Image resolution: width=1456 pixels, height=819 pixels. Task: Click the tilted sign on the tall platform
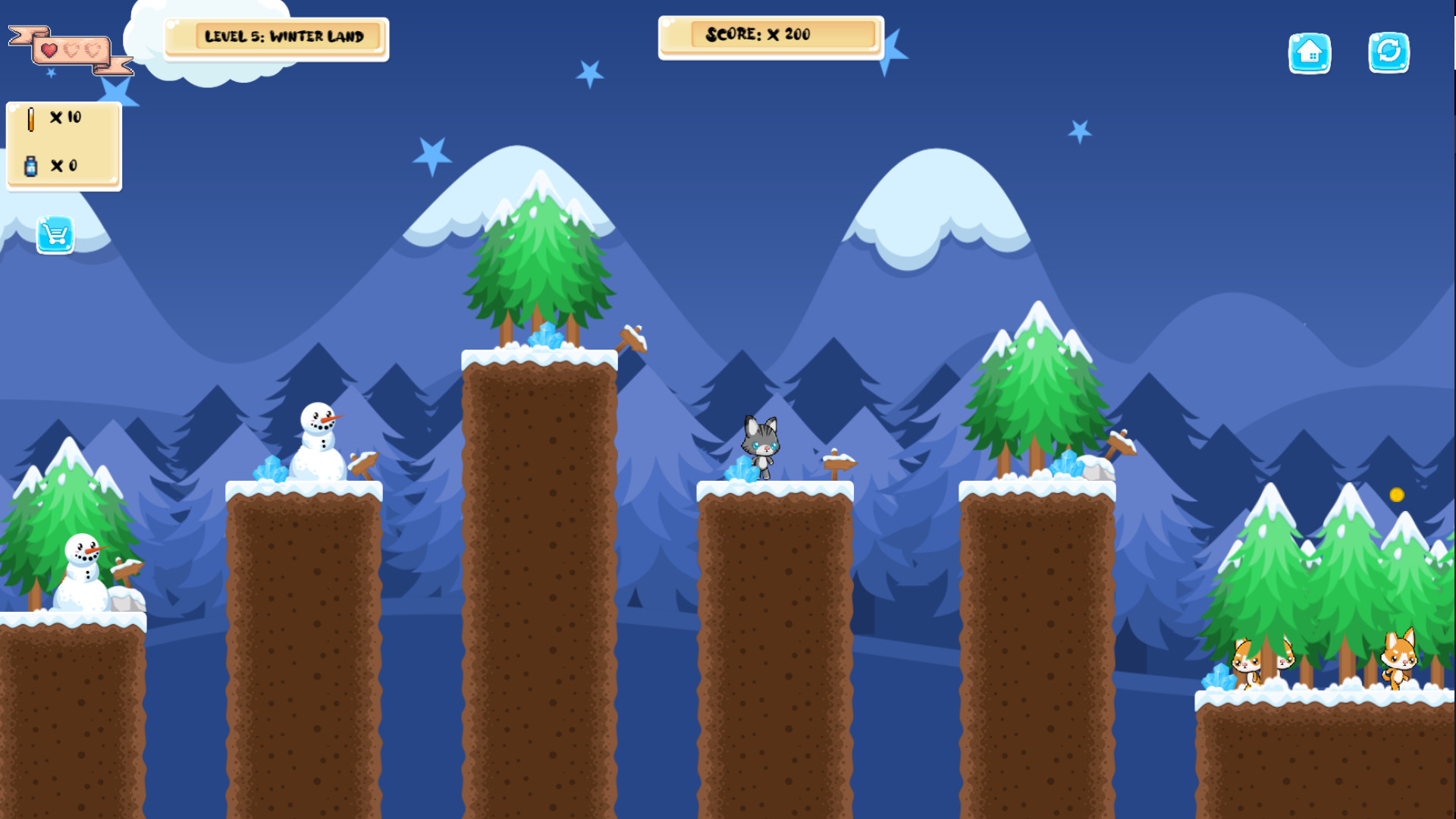[x=632, y=340]
